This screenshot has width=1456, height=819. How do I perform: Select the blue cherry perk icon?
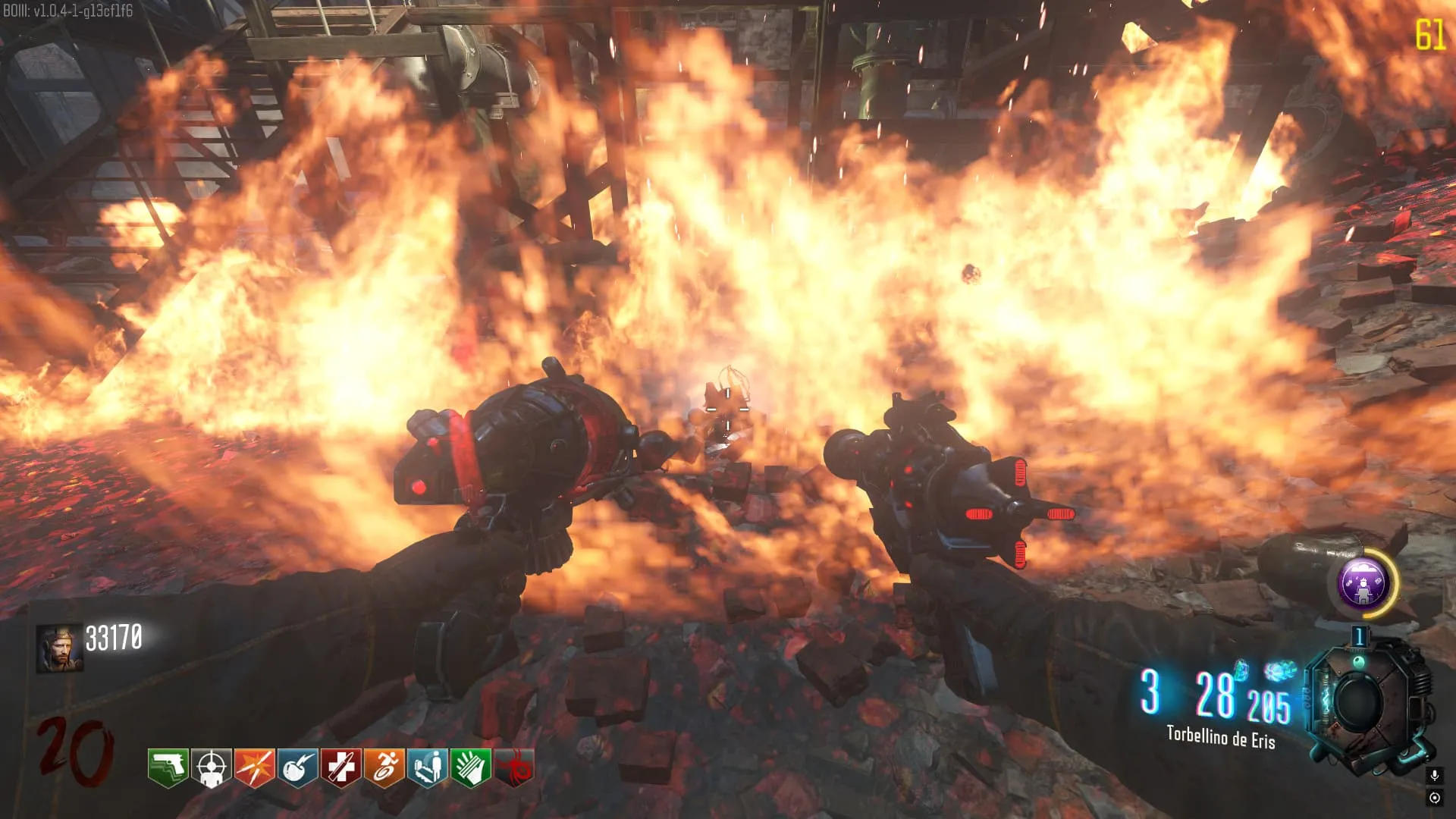coord(298,767)
